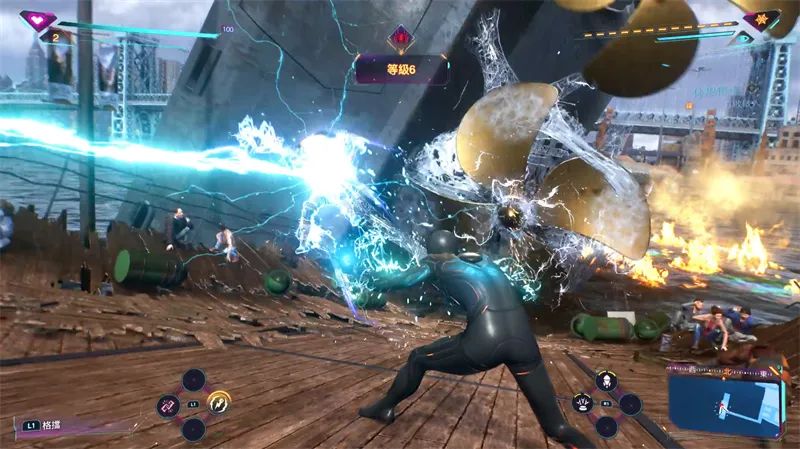800x449 pixels.
Task: Activate the yellow lightning bolt ability
Action: point(218,404)
